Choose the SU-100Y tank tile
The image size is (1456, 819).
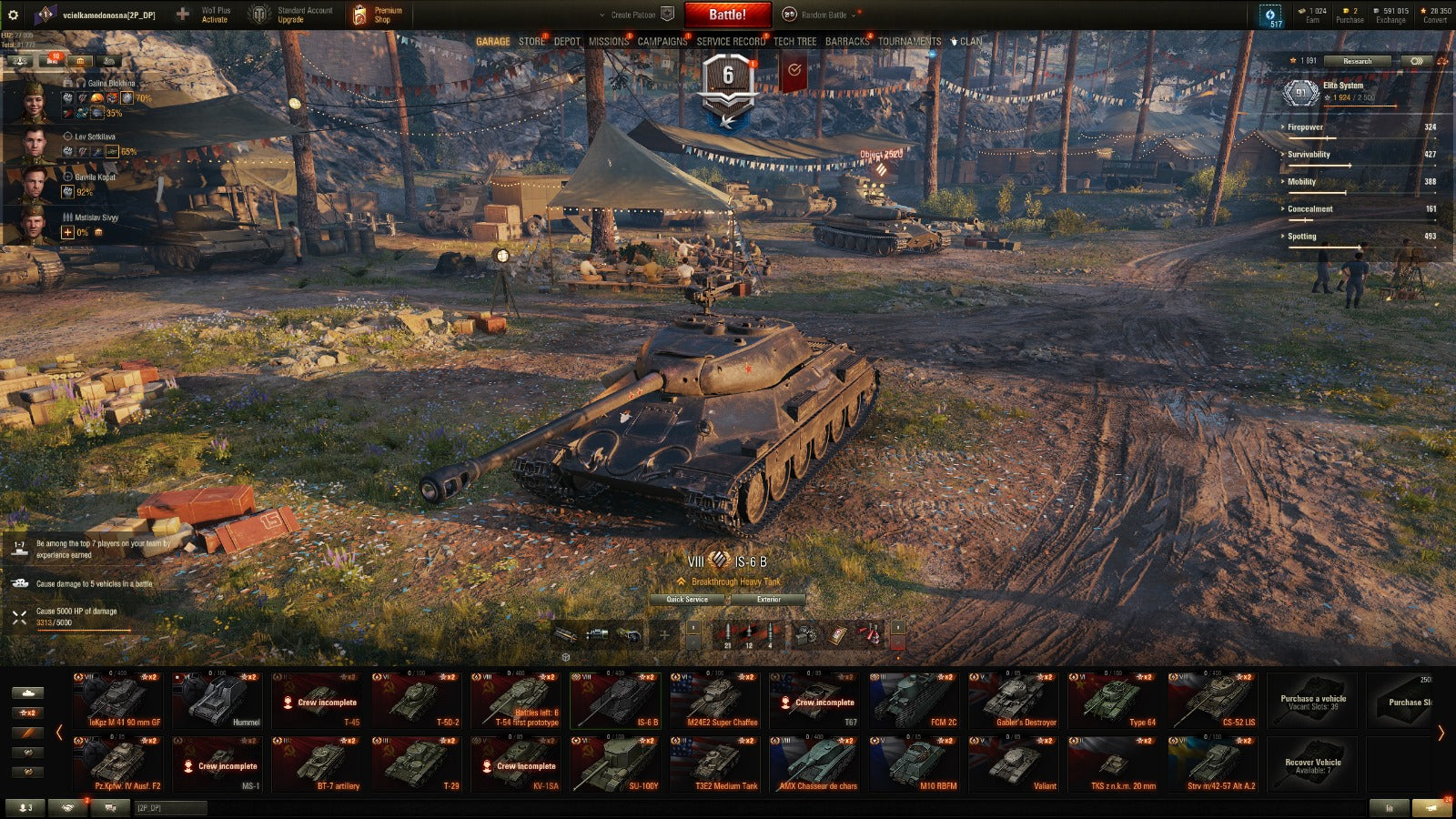[x=616, y=763]
